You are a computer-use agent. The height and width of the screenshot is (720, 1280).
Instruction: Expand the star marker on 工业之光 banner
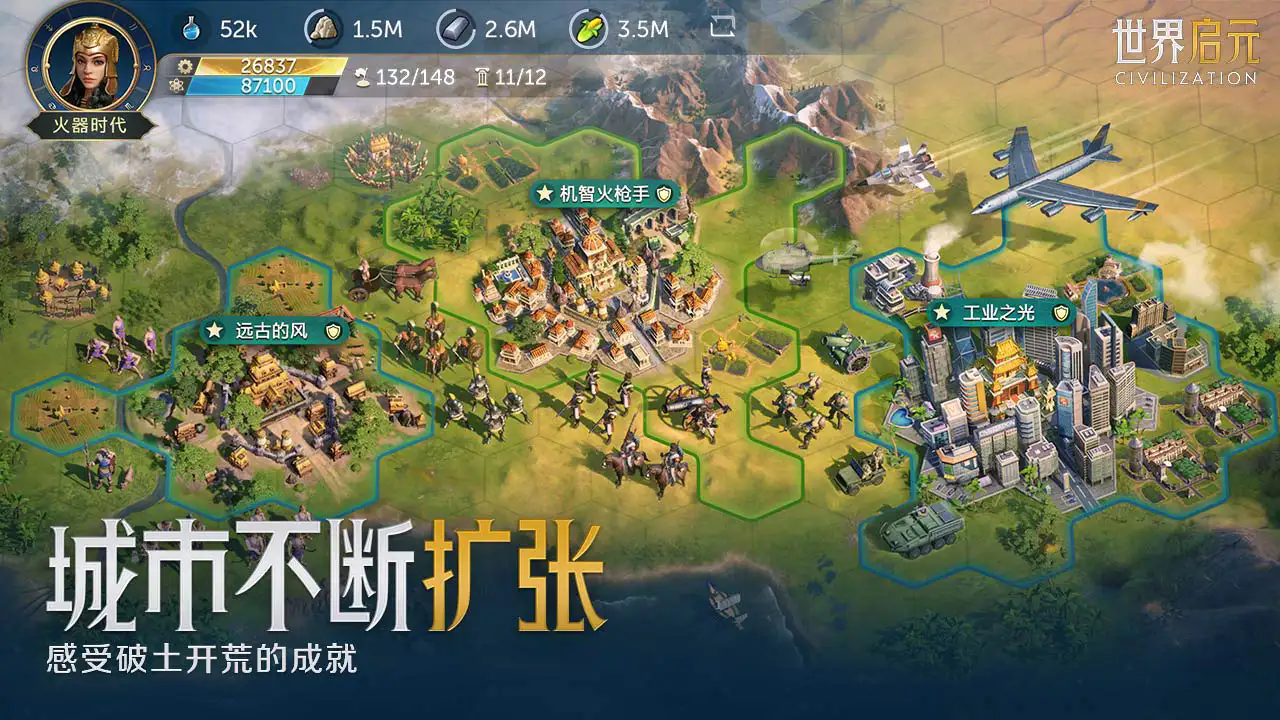click(941, 311)
